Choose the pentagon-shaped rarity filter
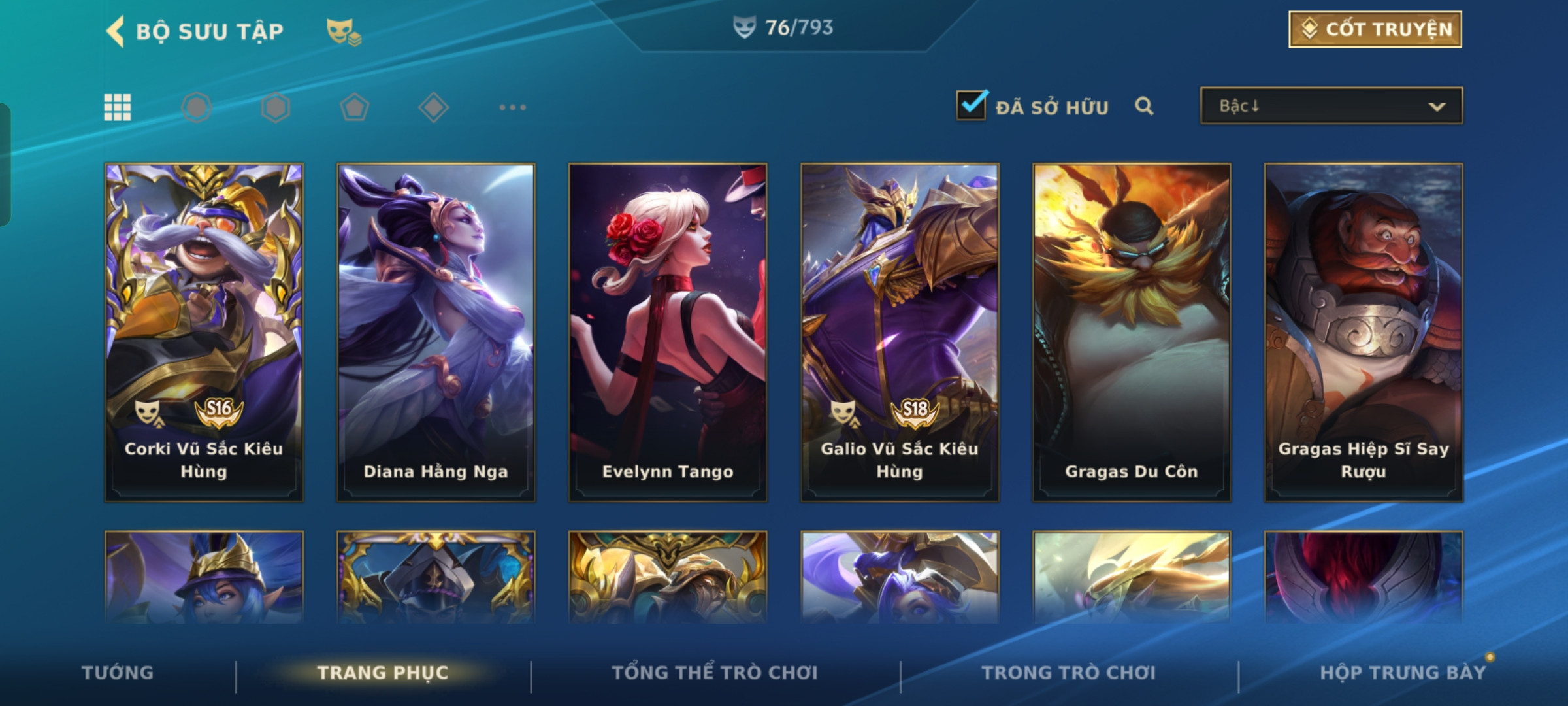Viewport: 1568px width, 706px height. [354, 107]
